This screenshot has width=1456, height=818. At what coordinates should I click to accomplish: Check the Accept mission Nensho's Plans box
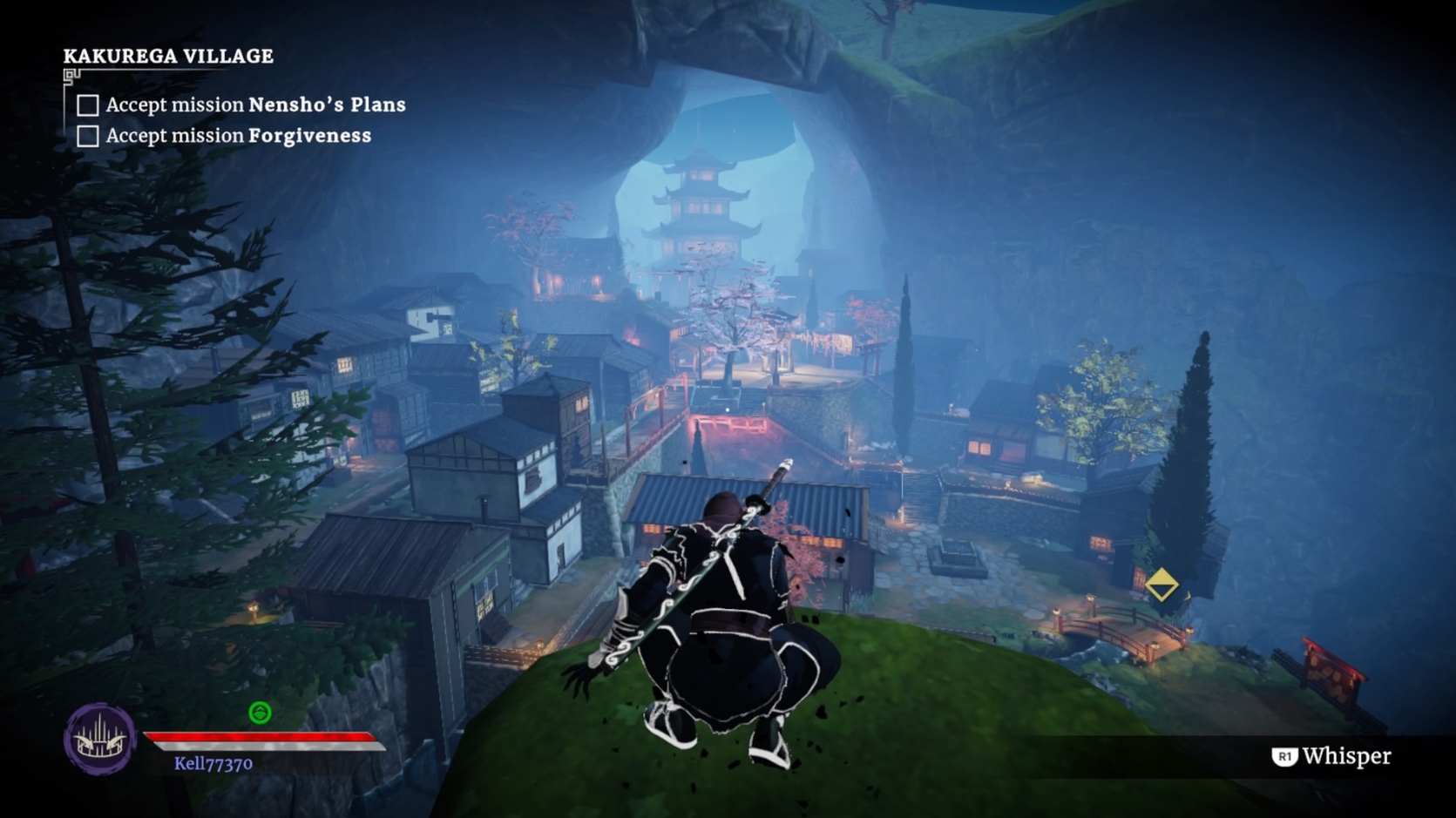coord(86,105)
